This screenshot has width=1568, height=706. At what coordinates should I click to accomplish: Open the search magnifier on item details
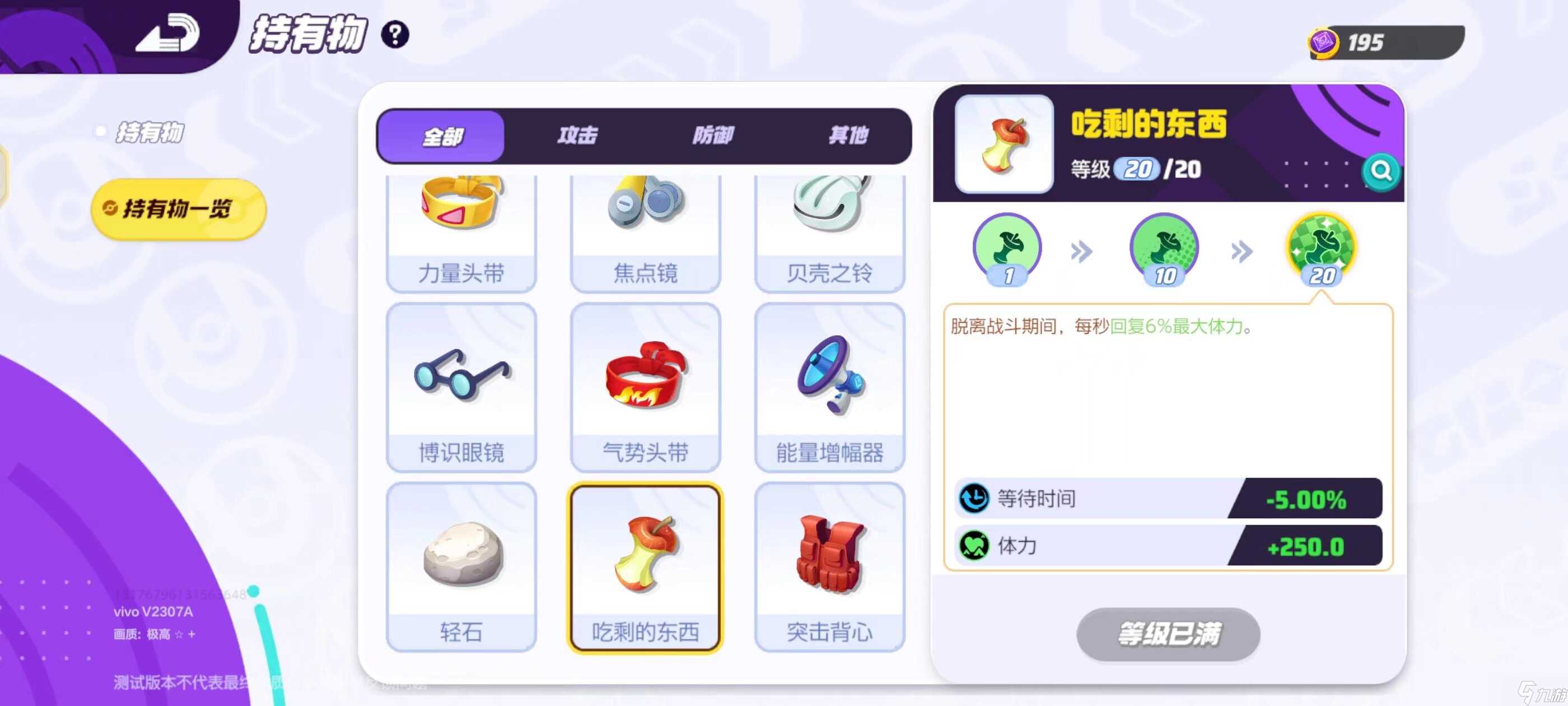point(1380,173)
